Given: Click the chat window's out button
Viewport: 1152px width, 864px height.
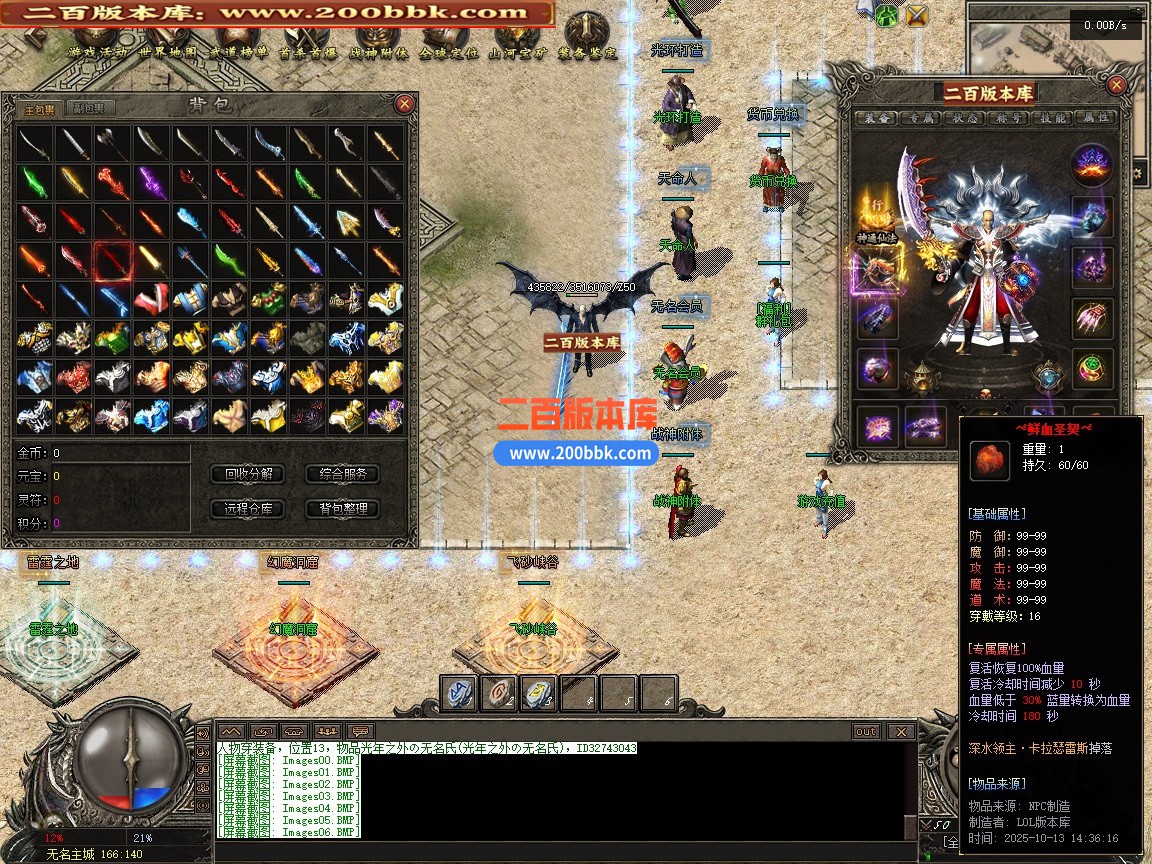Looking at the screenshot, I should 866,732.
